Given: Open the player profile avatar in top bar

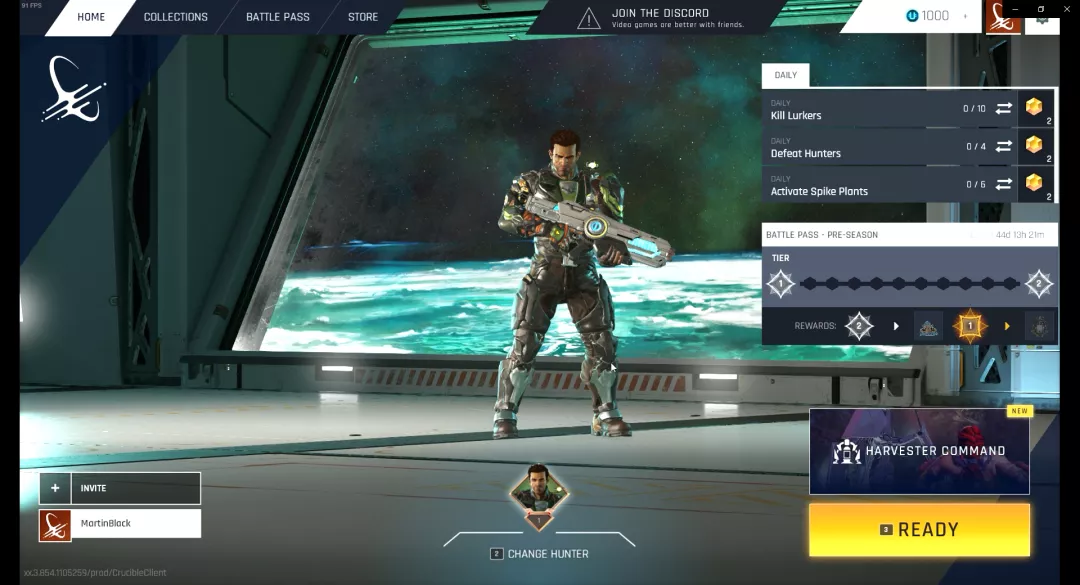Looking at the screenshot, I should click(1003, 17).
